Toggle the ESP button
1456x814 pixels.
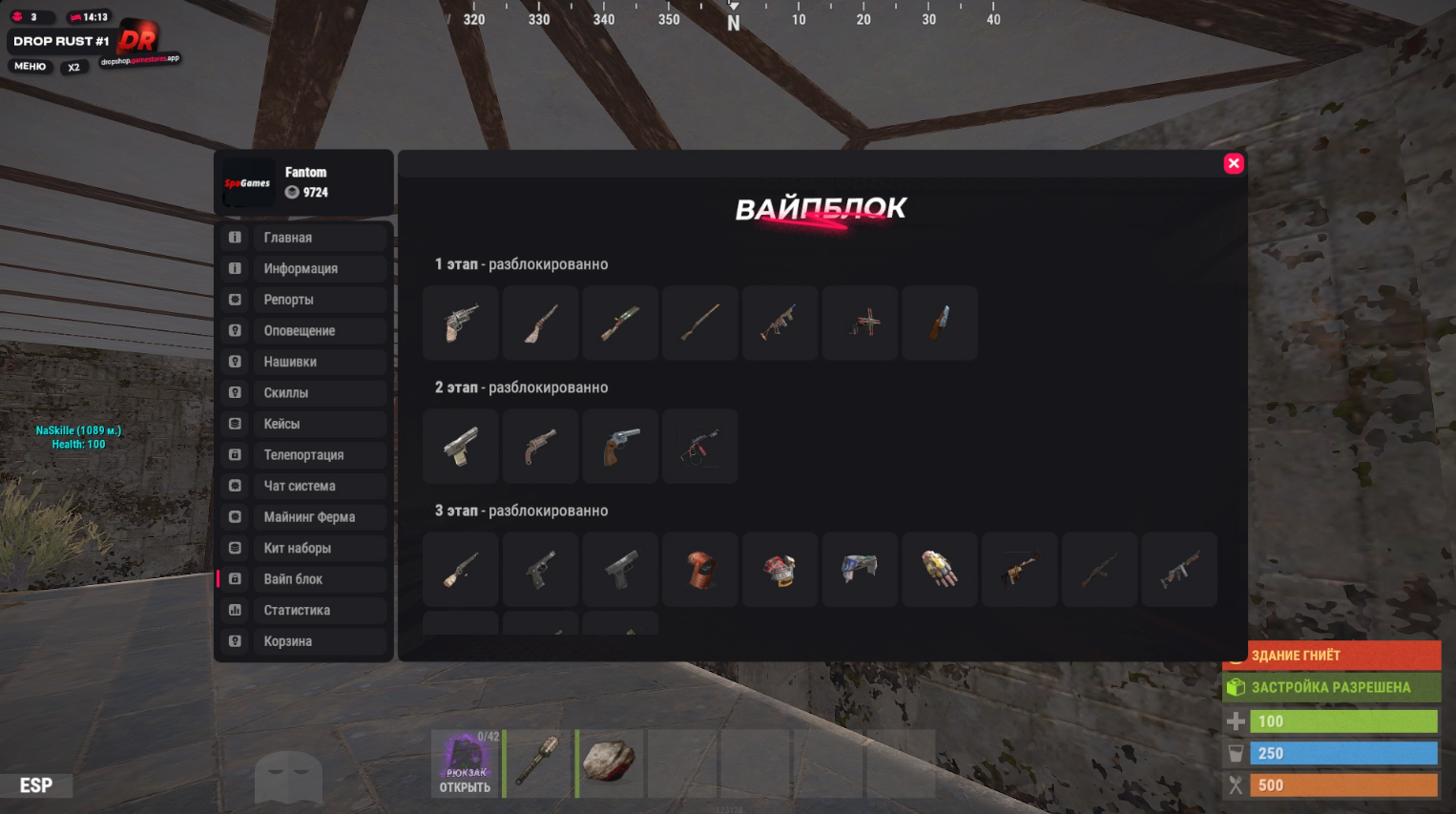coord(36,785)
